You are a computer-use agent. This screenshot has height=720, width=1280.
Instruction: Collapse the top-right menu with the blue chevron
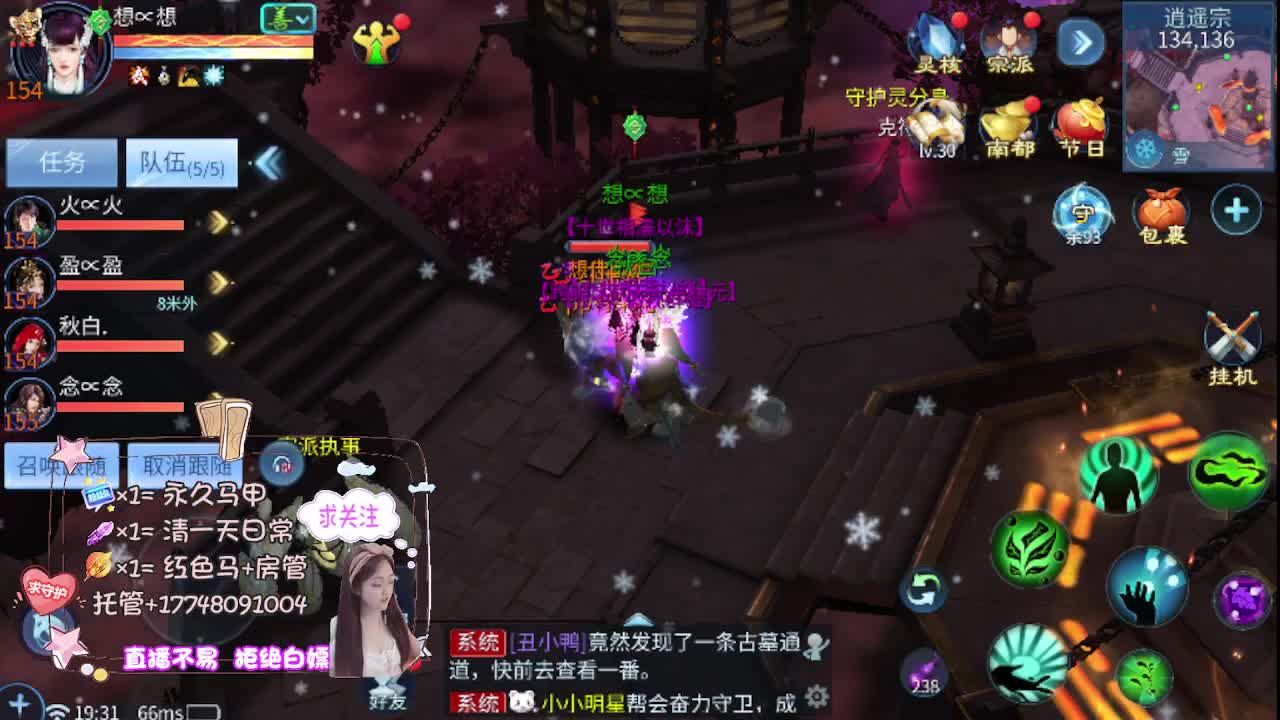(x=1078, y=44)
